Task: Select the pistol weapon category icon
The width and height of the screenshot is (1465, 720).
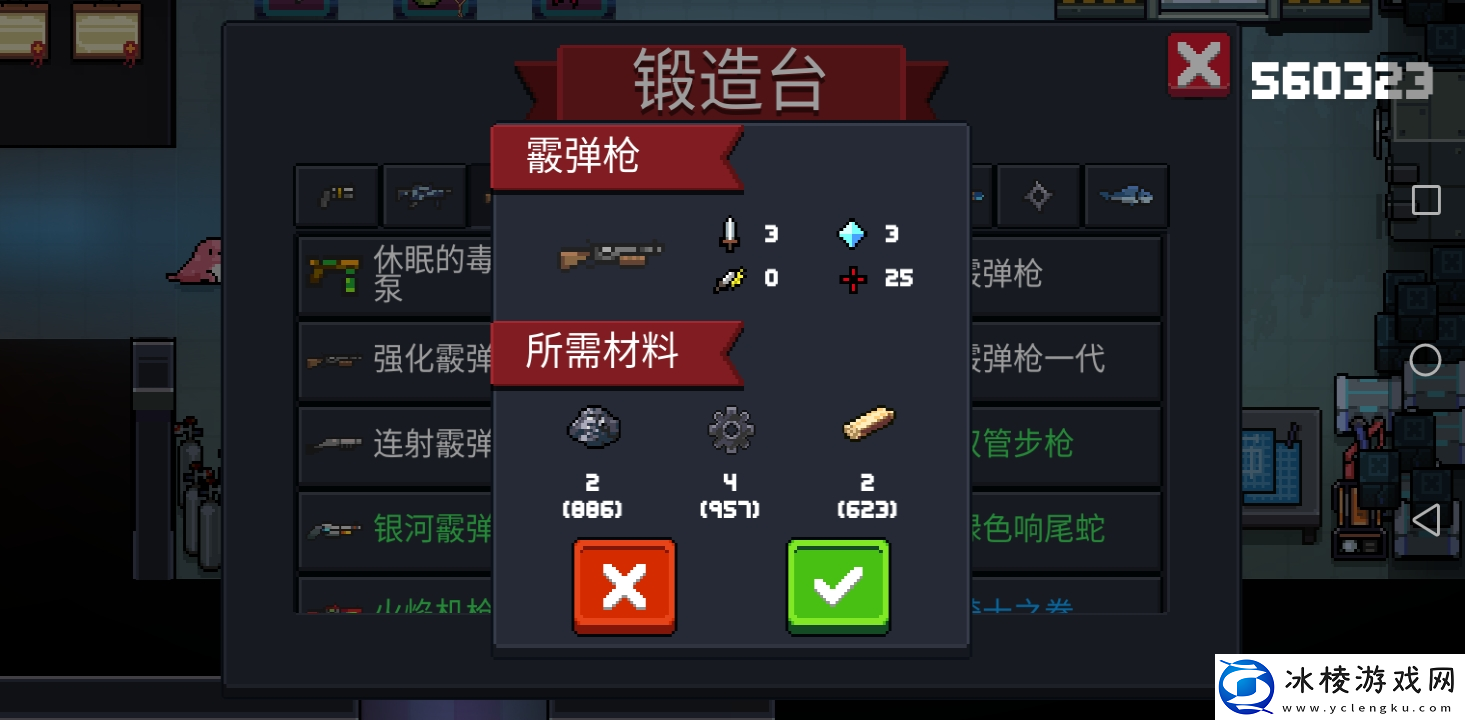Action: point(337,196)
